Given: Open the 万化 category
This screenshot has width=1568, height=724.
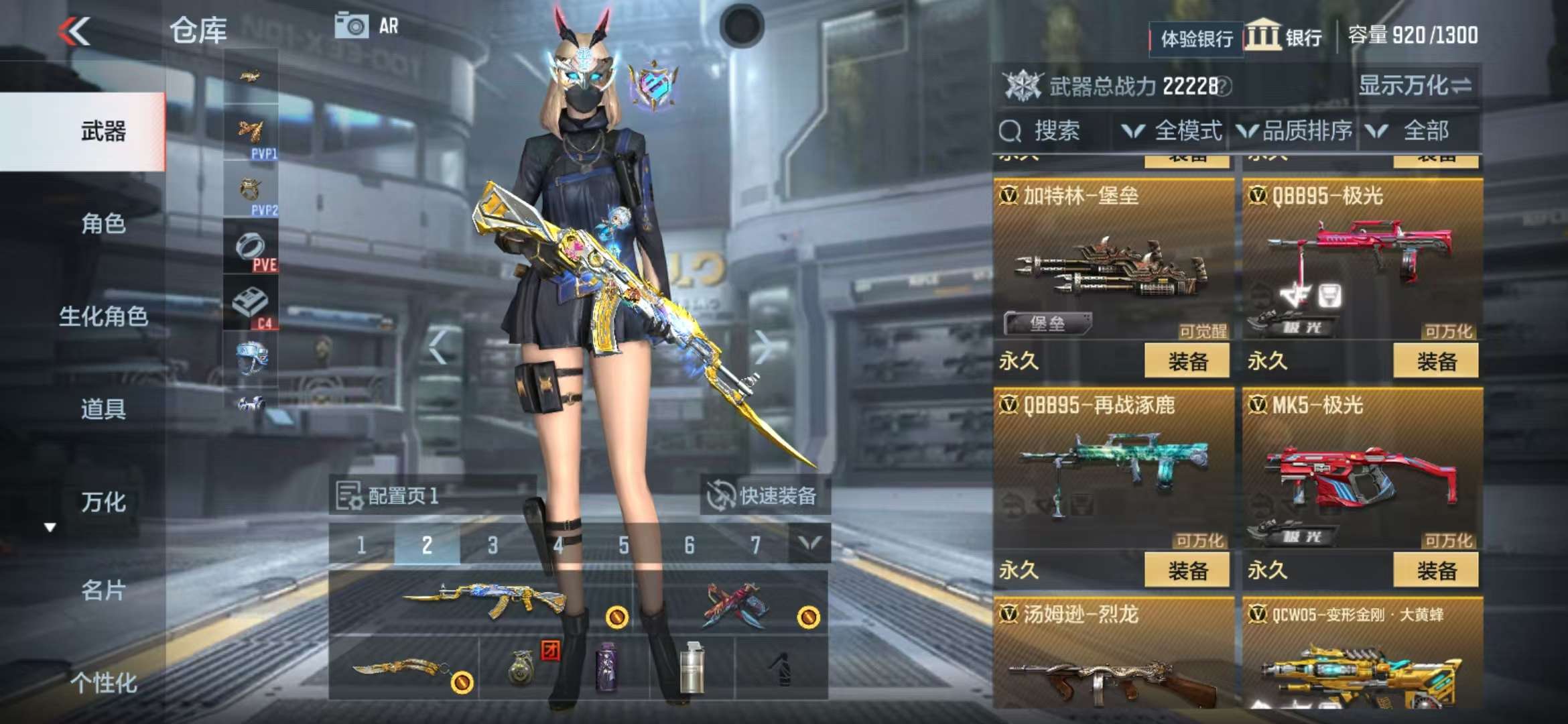Looking at the screenshot, I should tap(103, 502).
